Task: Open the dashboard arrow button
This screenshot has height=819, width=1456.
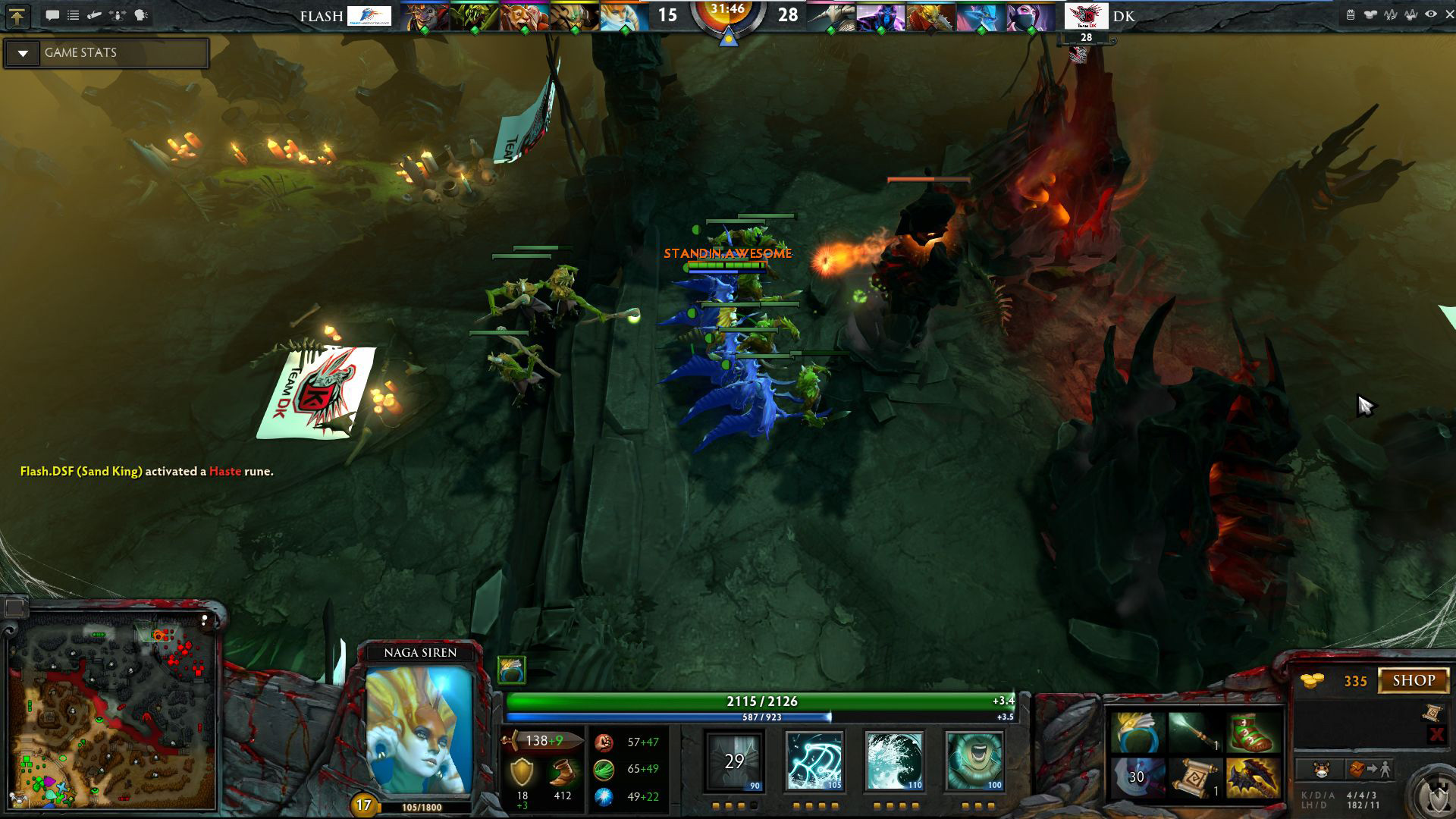Action: (17, 16)
